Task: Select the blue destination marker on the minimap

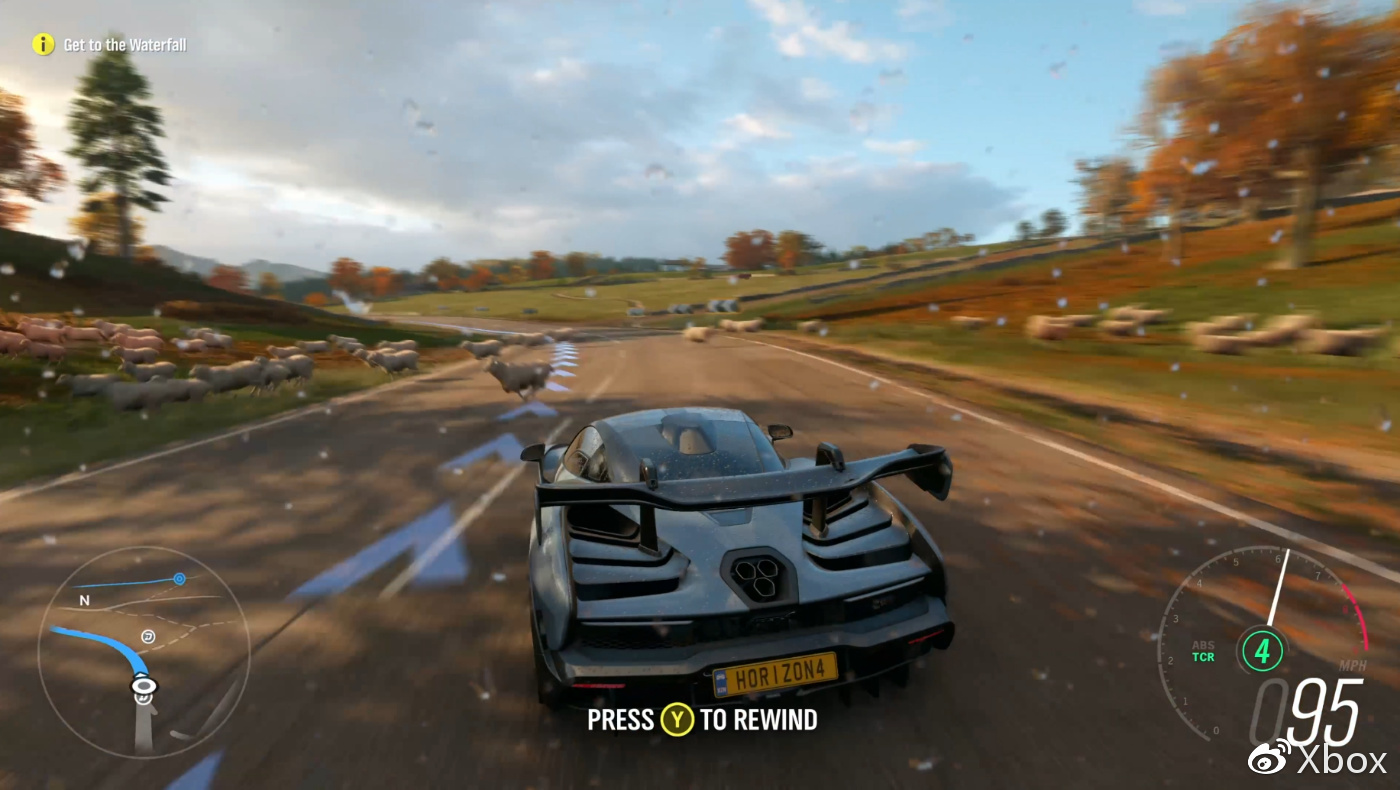Action: click(179, 578)
